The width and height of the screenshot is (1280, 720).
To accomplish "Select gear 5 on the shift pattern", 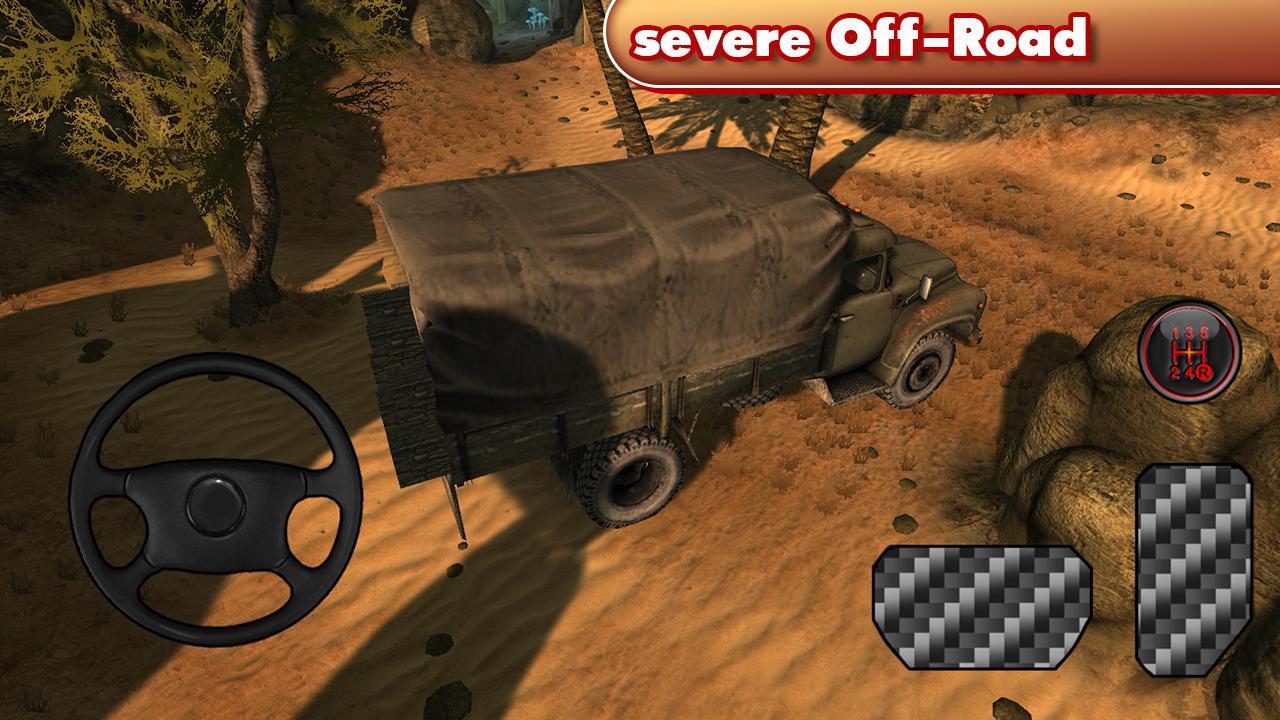I will point(1204,330).
